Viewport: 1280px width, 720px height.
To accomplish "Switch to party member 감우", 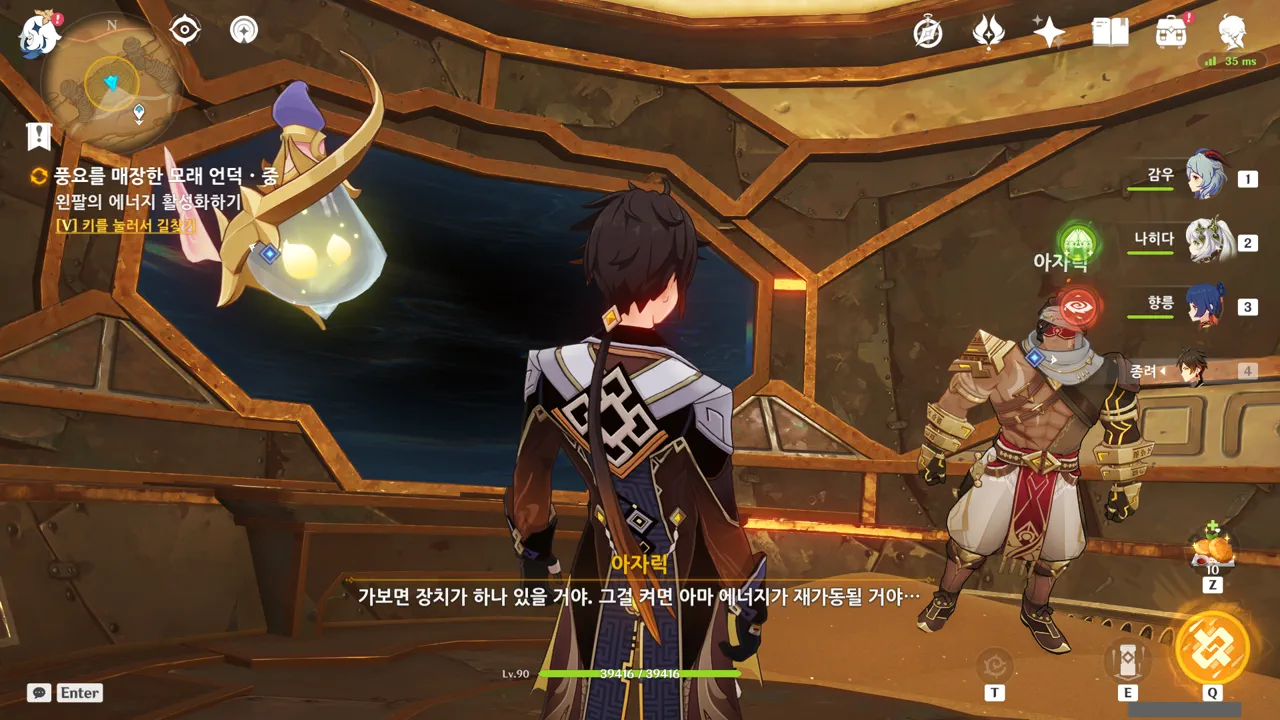I will [1205, 177].
